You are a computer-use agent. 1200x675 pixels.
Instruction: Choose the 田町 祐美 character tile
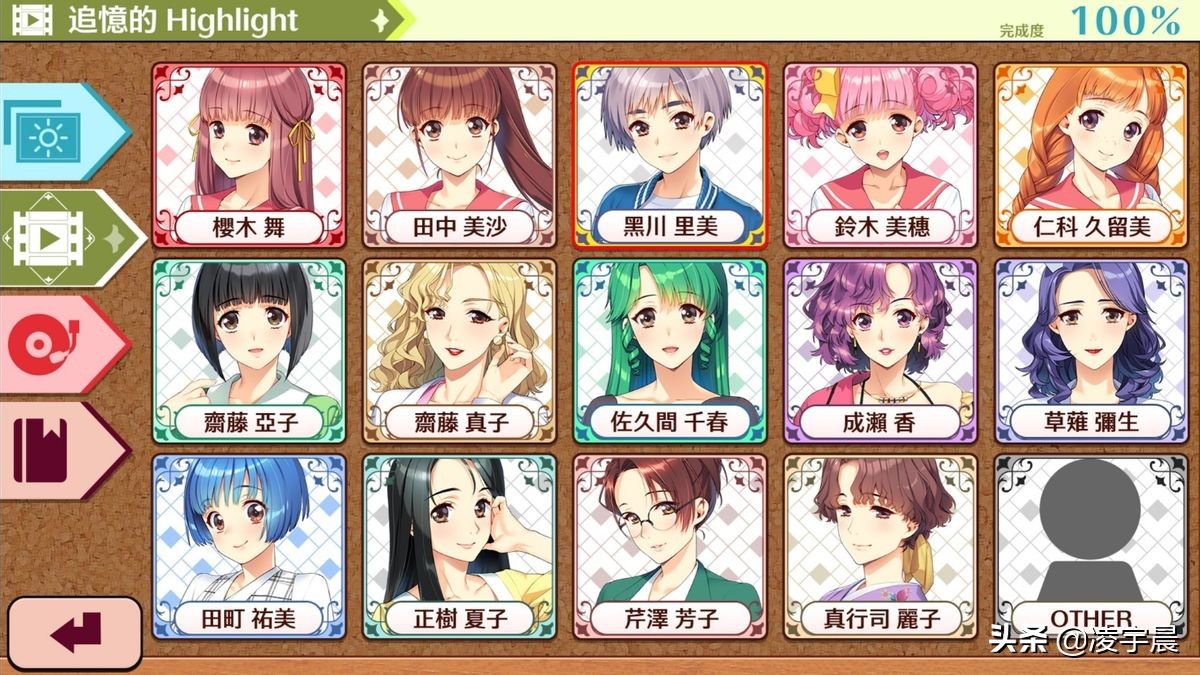249,546
